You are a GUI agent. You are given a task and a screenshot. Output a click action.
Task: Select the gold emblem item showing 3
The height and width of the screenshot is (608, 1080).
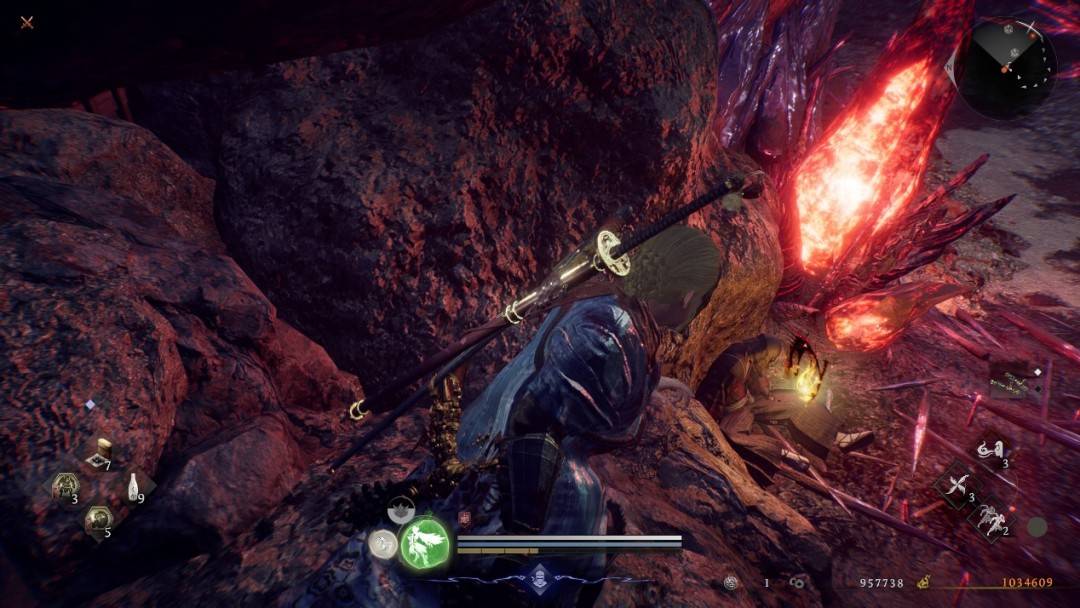pos(66,488)
